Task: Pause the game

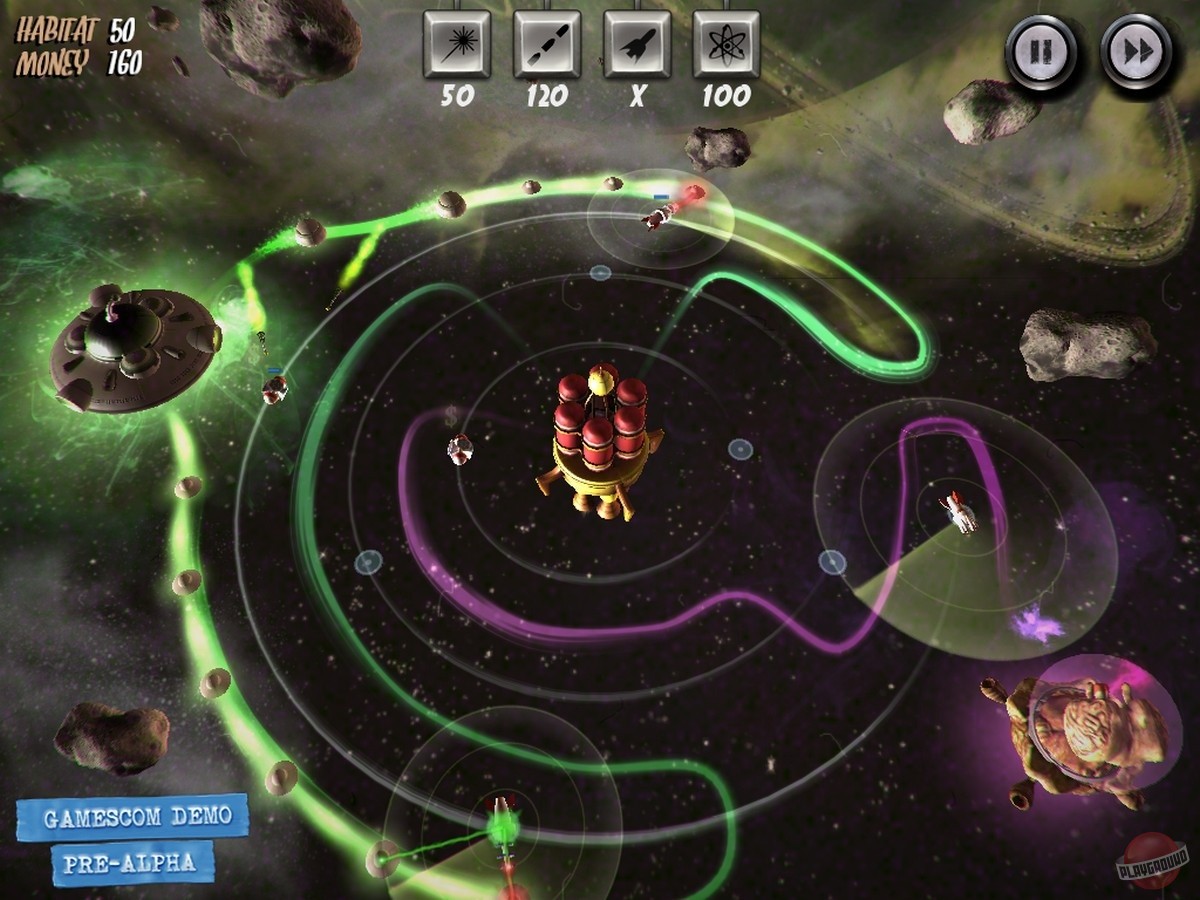Action: pos(1041,50)
